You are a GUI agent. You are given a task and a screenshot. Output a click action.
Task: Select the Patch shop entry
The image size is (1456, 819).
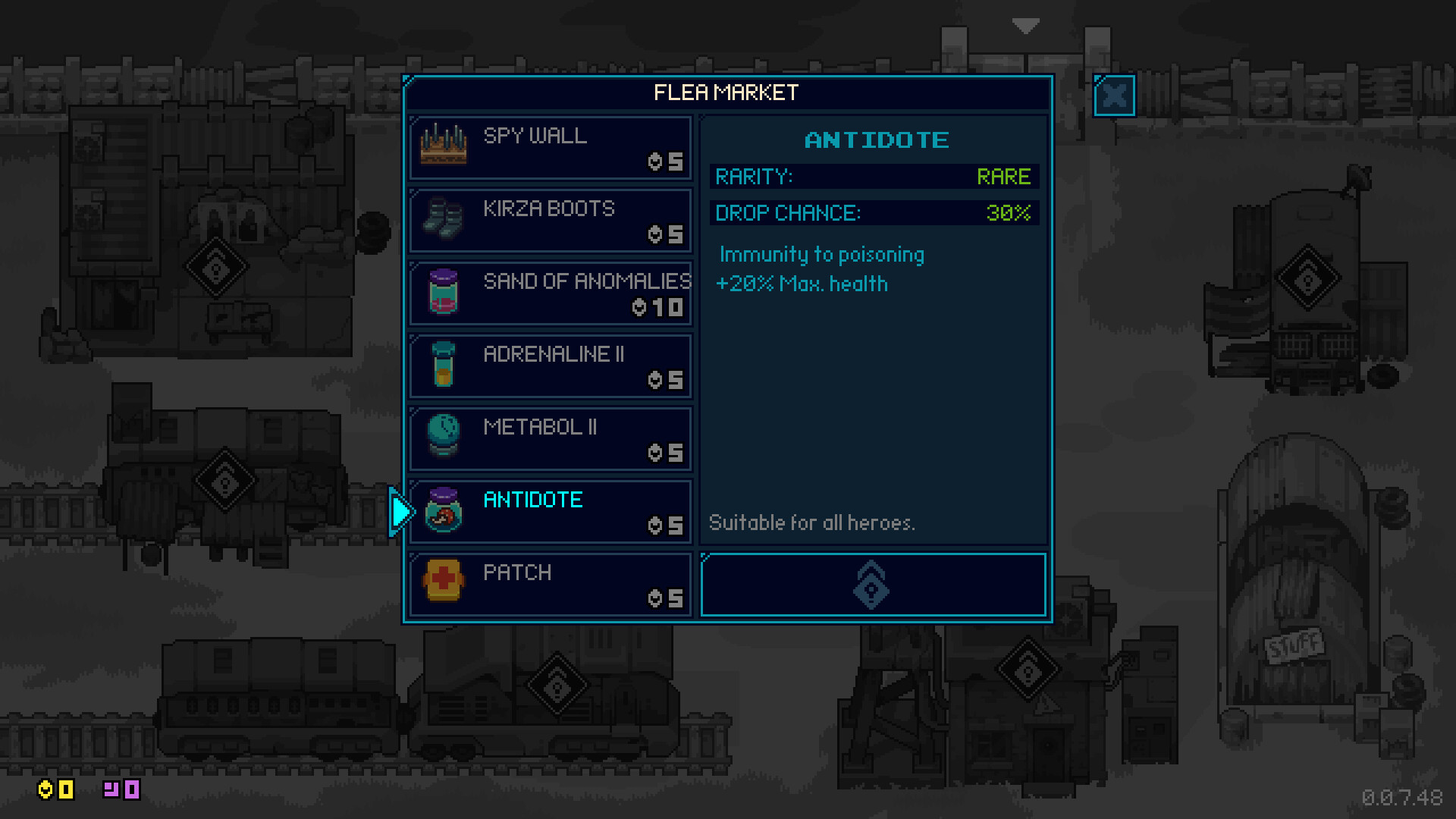[x=551, y=584]
